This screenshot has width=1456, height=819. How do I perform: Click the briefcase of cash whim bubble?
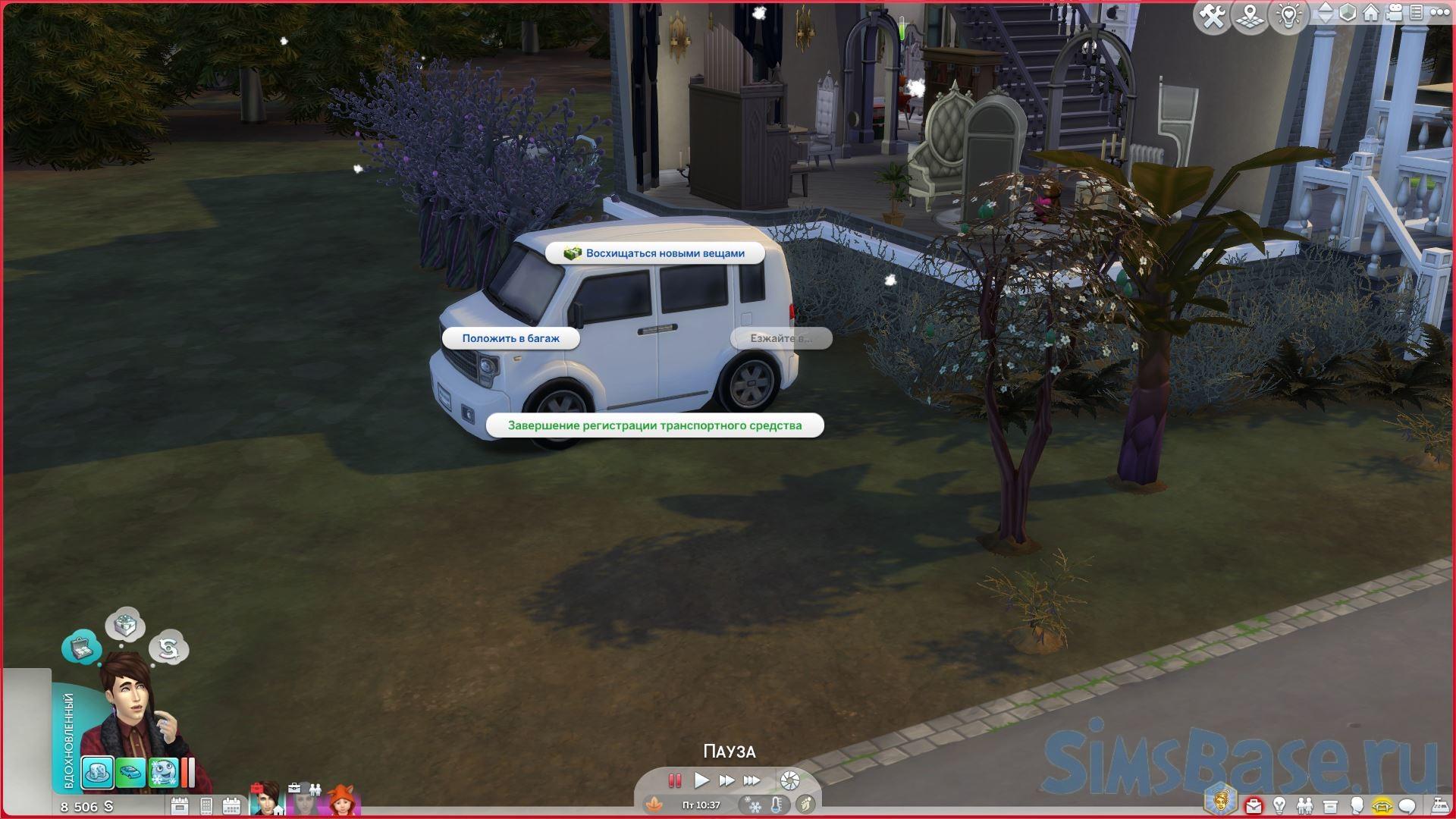pos(81,648)
